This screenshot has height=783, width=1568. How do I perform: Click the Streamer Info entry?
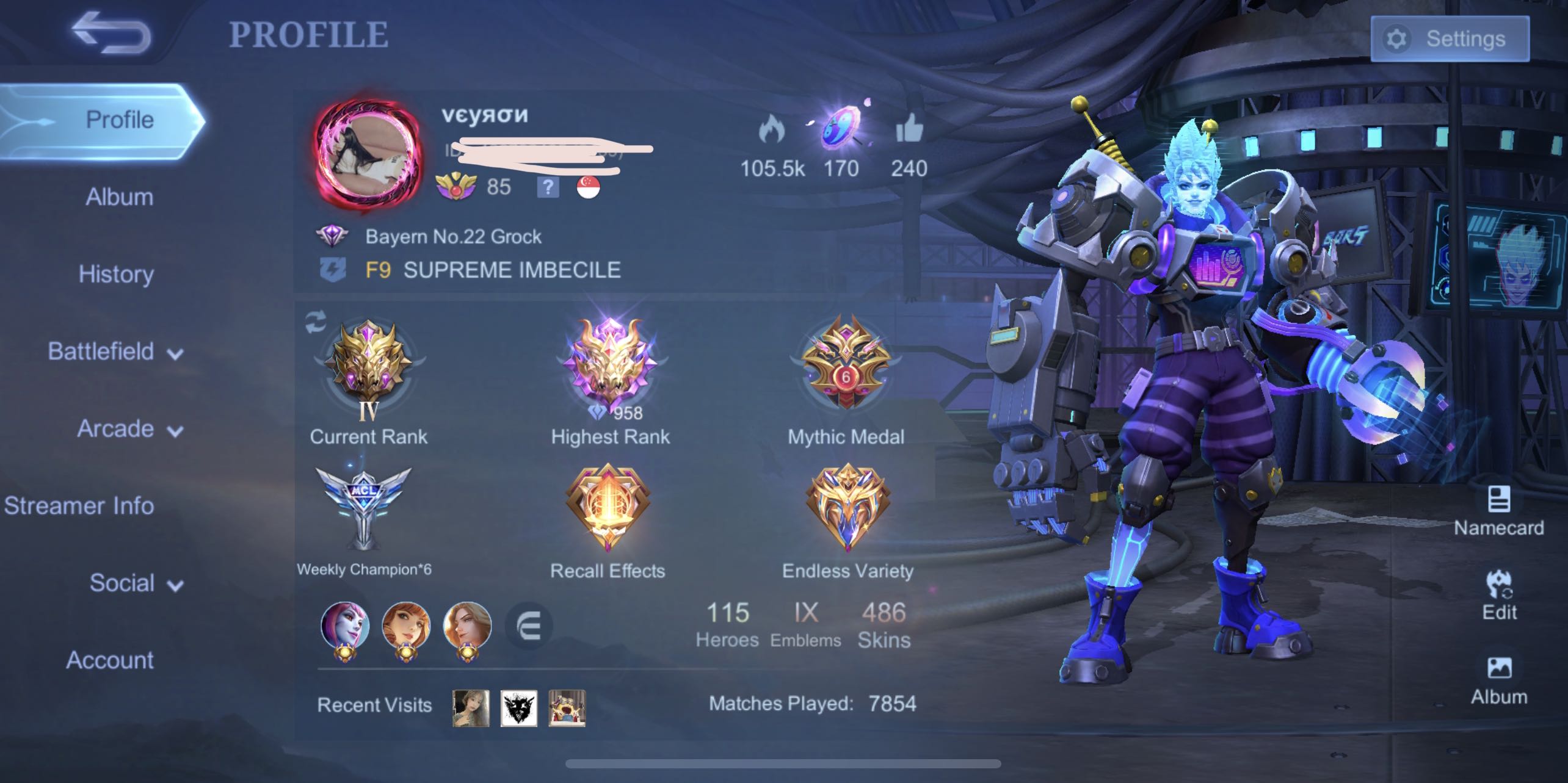80,505
